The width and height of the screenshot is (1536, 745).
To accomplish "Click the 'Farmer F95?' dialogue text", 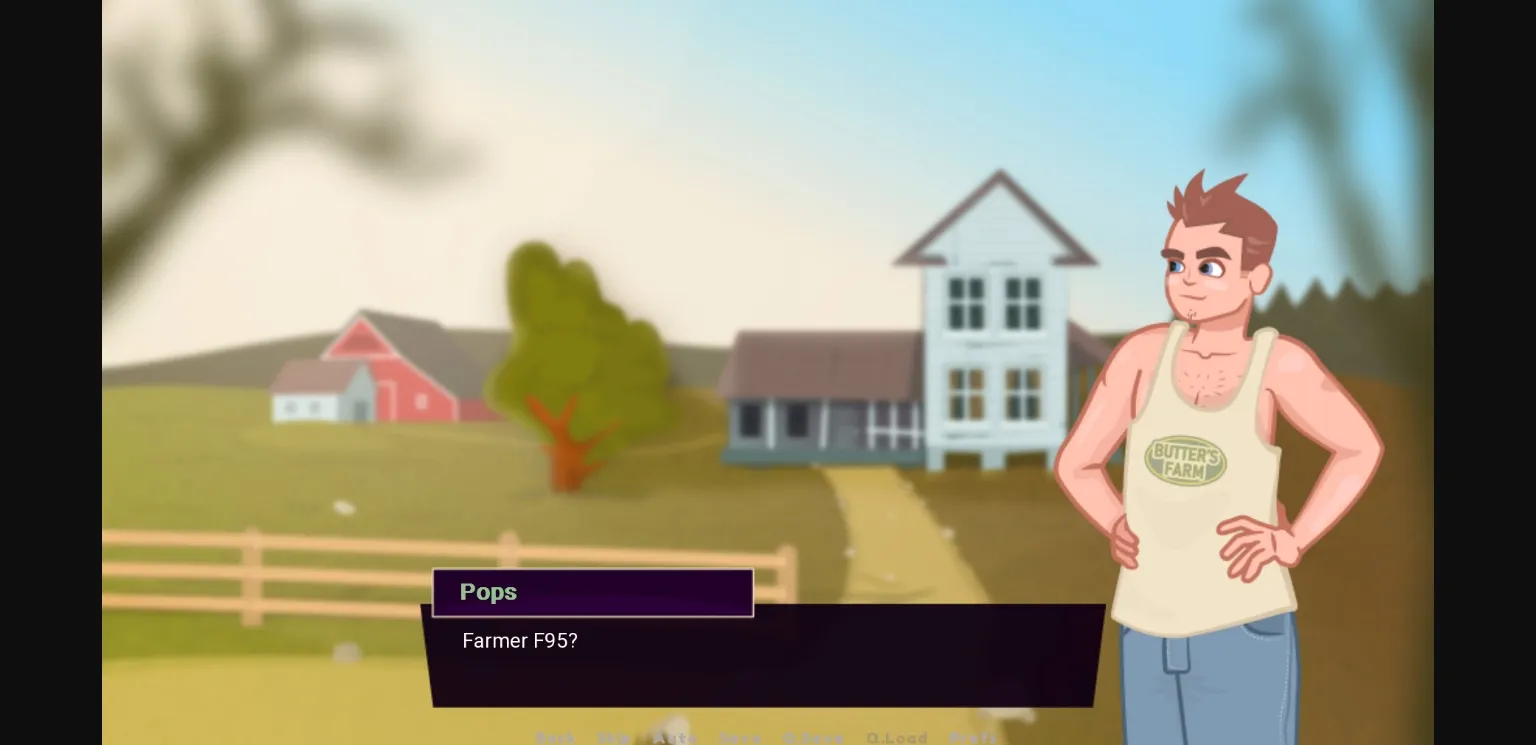I will pos(519,641).
